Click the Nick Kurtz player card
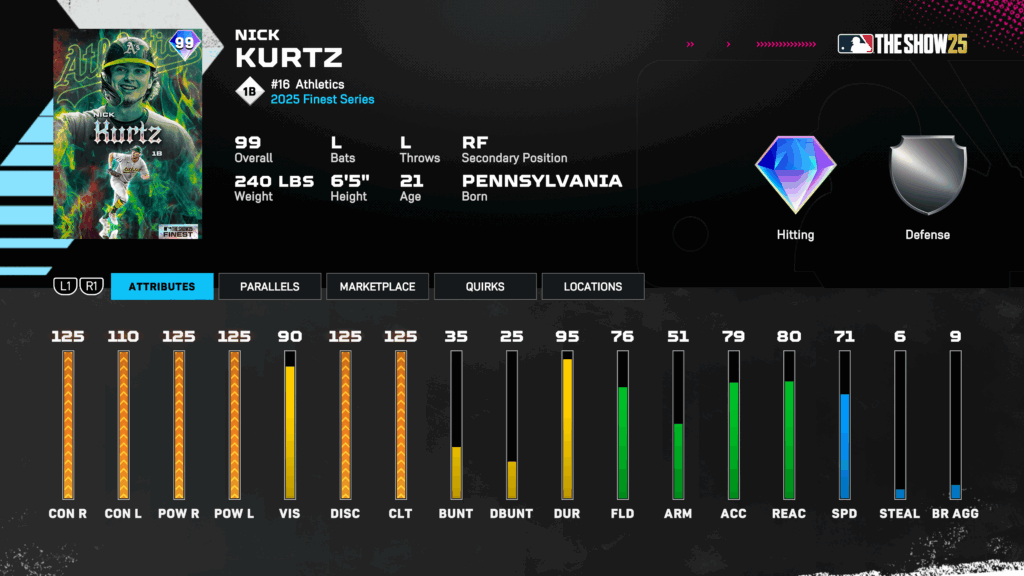This screenshot has width=1024, height=576. point(127,134)
